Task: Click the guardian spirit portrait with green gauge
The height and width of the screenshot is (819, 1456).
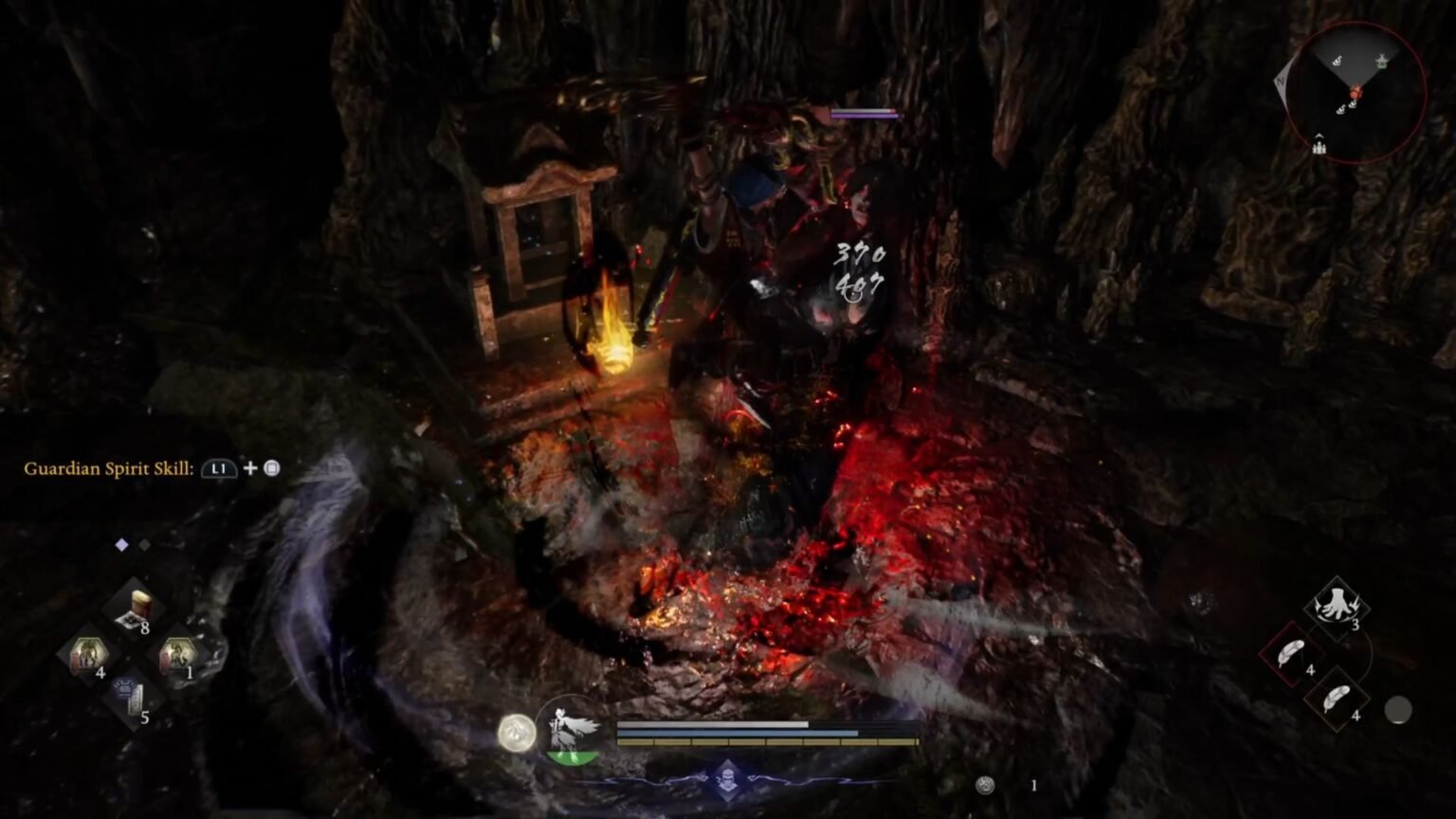Action: [573, 735]
